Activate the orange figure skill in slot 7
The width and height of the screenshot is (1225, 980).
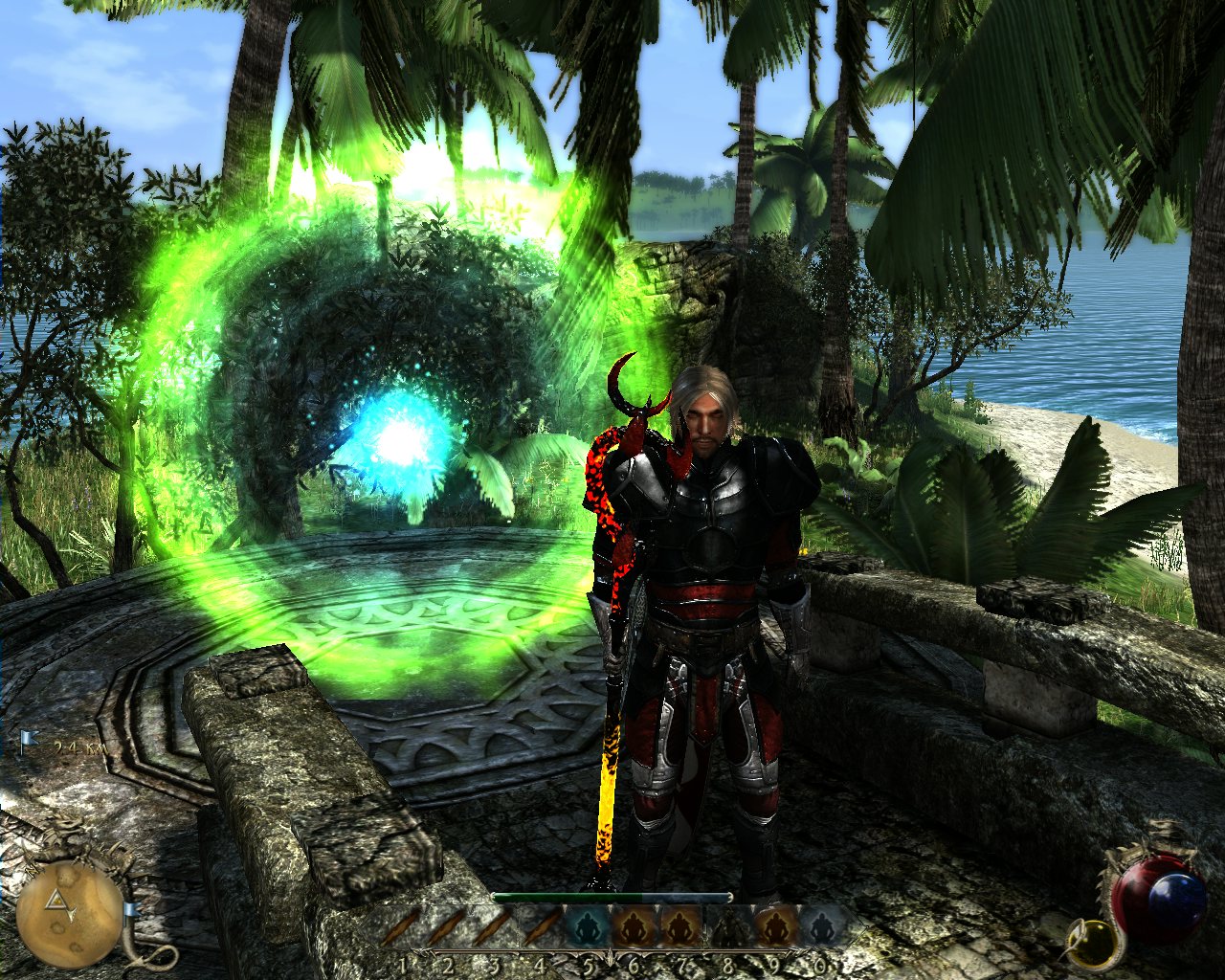point(679,928)
